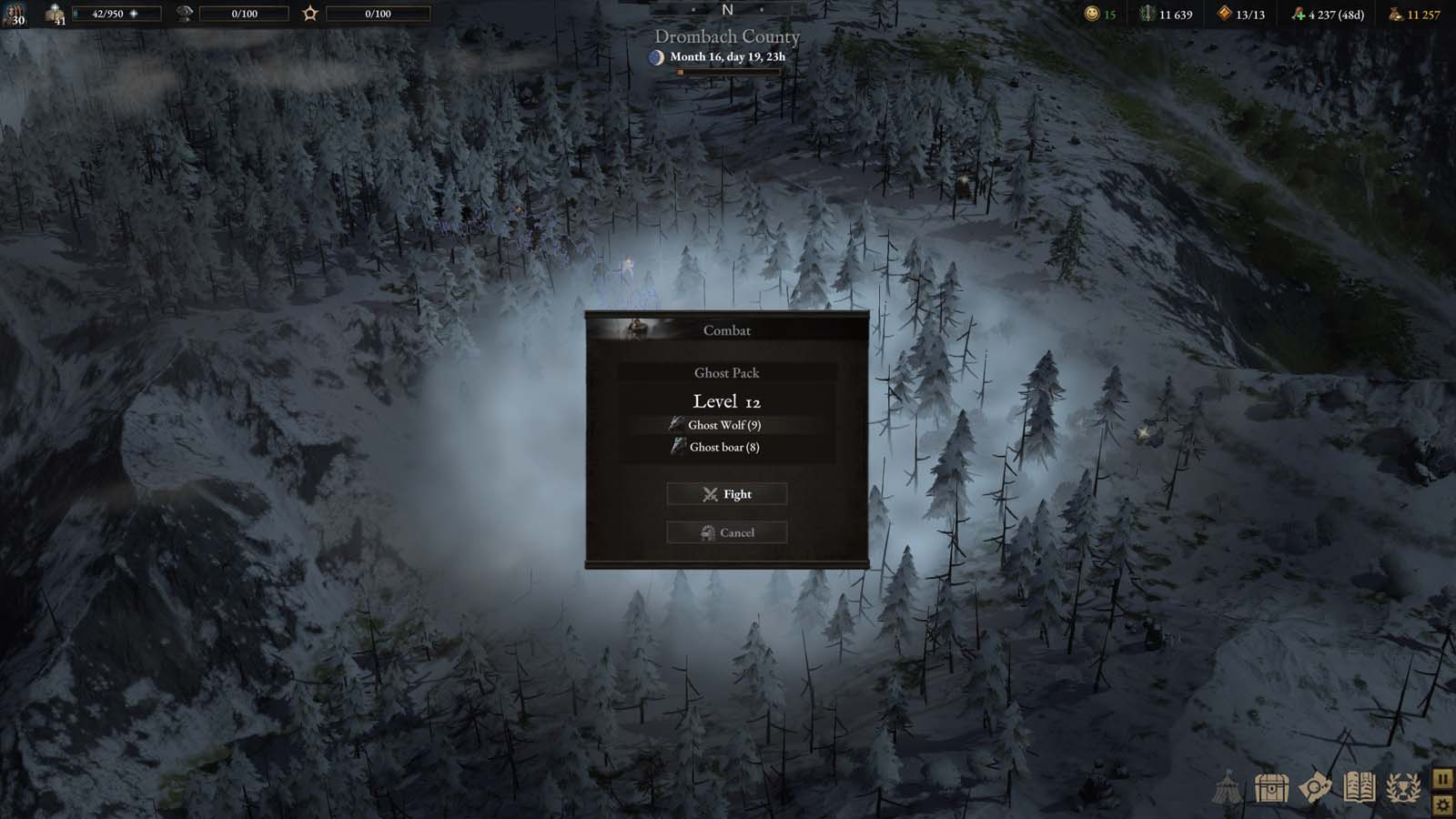Open the camp/tent menu

click(1228, 787)
